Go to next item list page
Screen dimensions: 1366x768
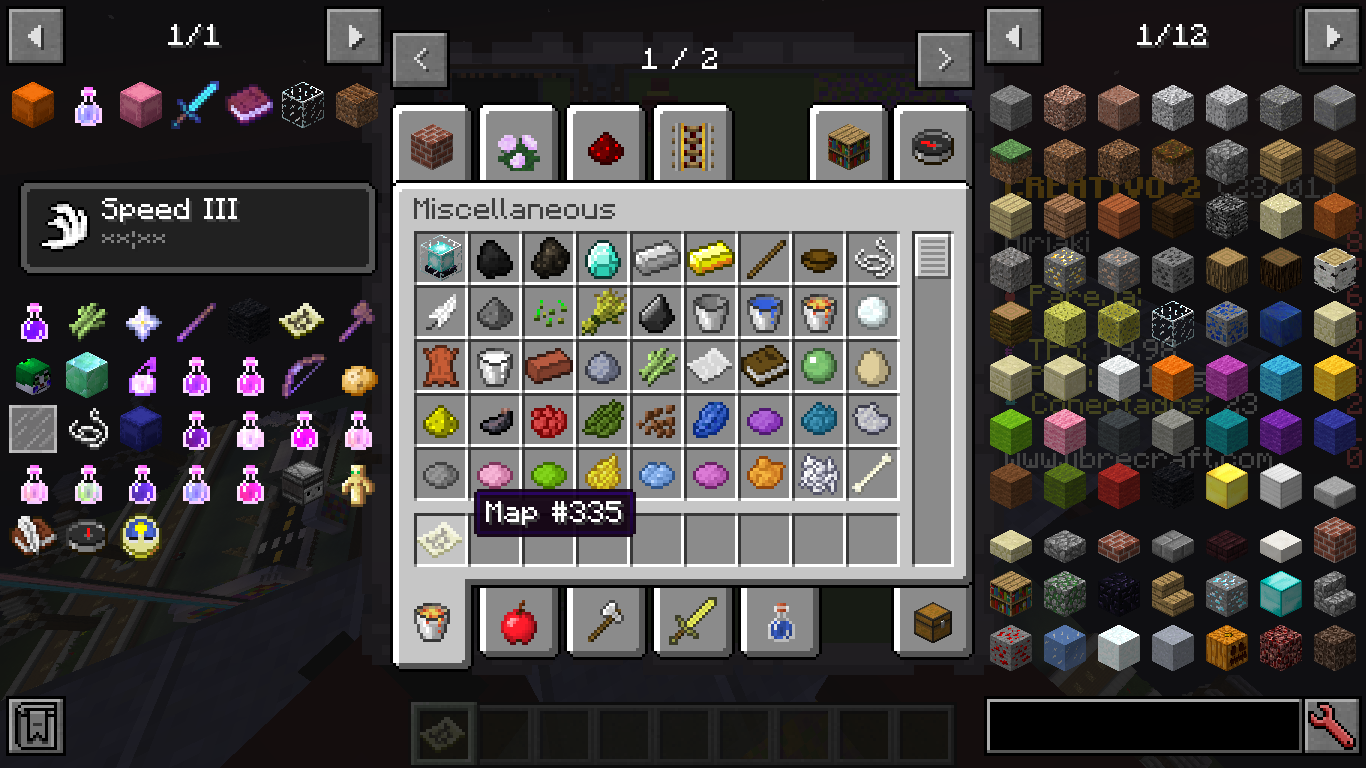(x=1332, y=37)
